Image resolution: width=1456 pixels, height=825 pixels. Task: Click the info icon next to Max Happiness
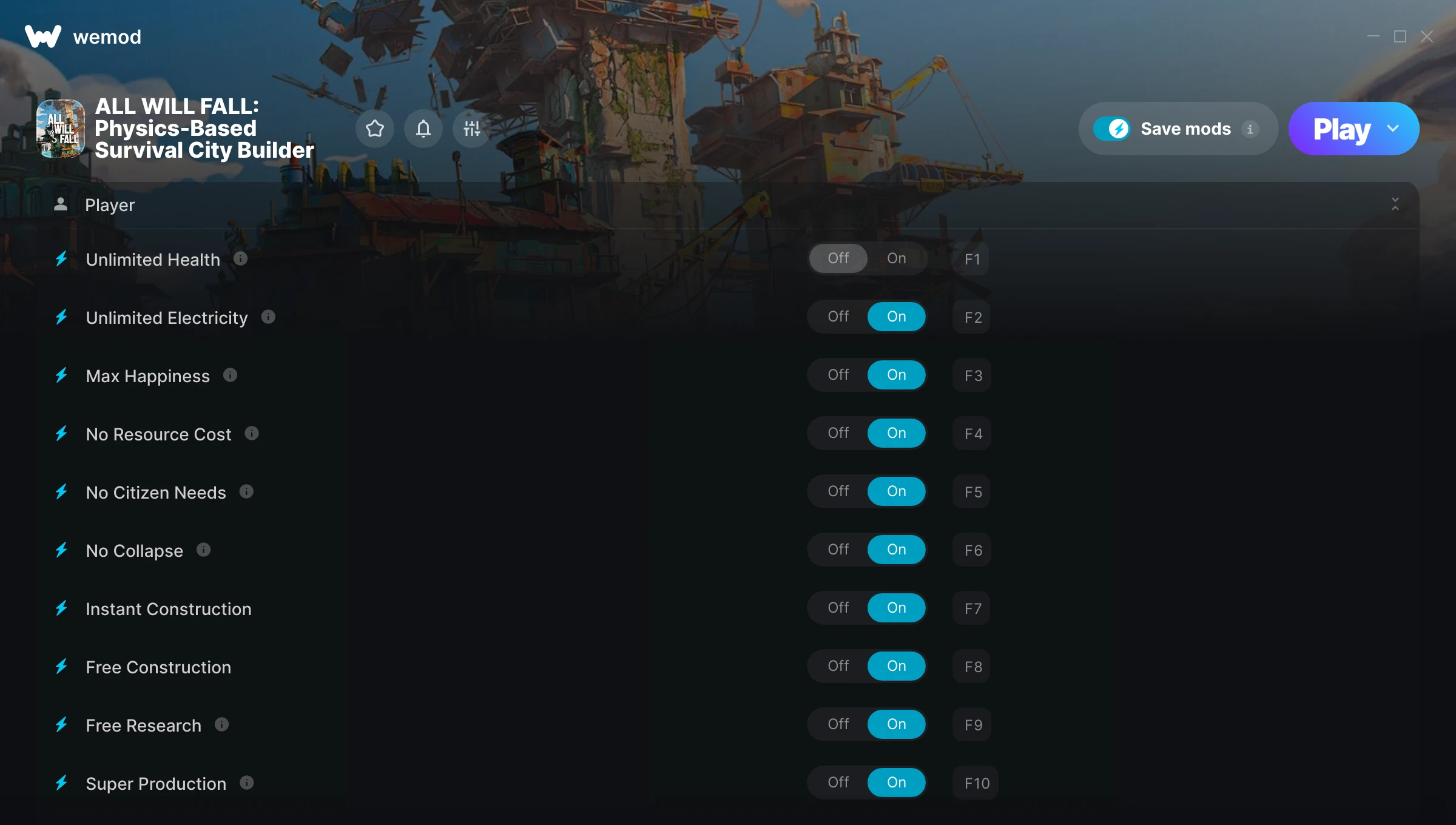[x=230, y=374]
